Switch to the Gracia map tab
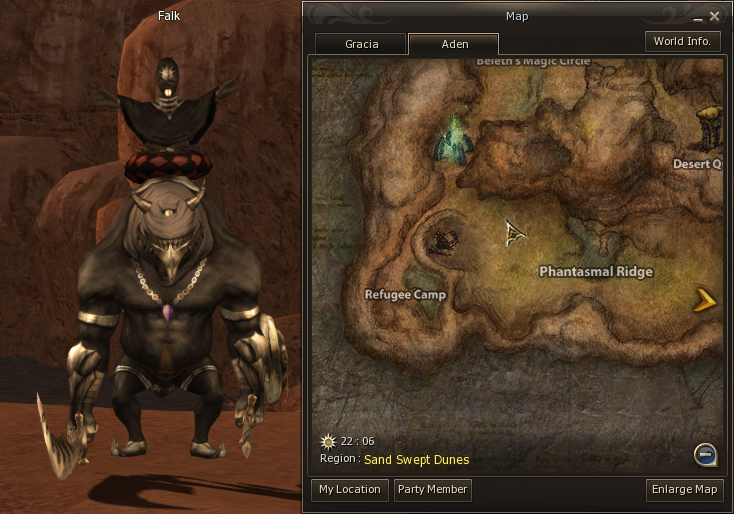Image resolution: width=734 pixels, height=514 pixels. tap(361, 44)
